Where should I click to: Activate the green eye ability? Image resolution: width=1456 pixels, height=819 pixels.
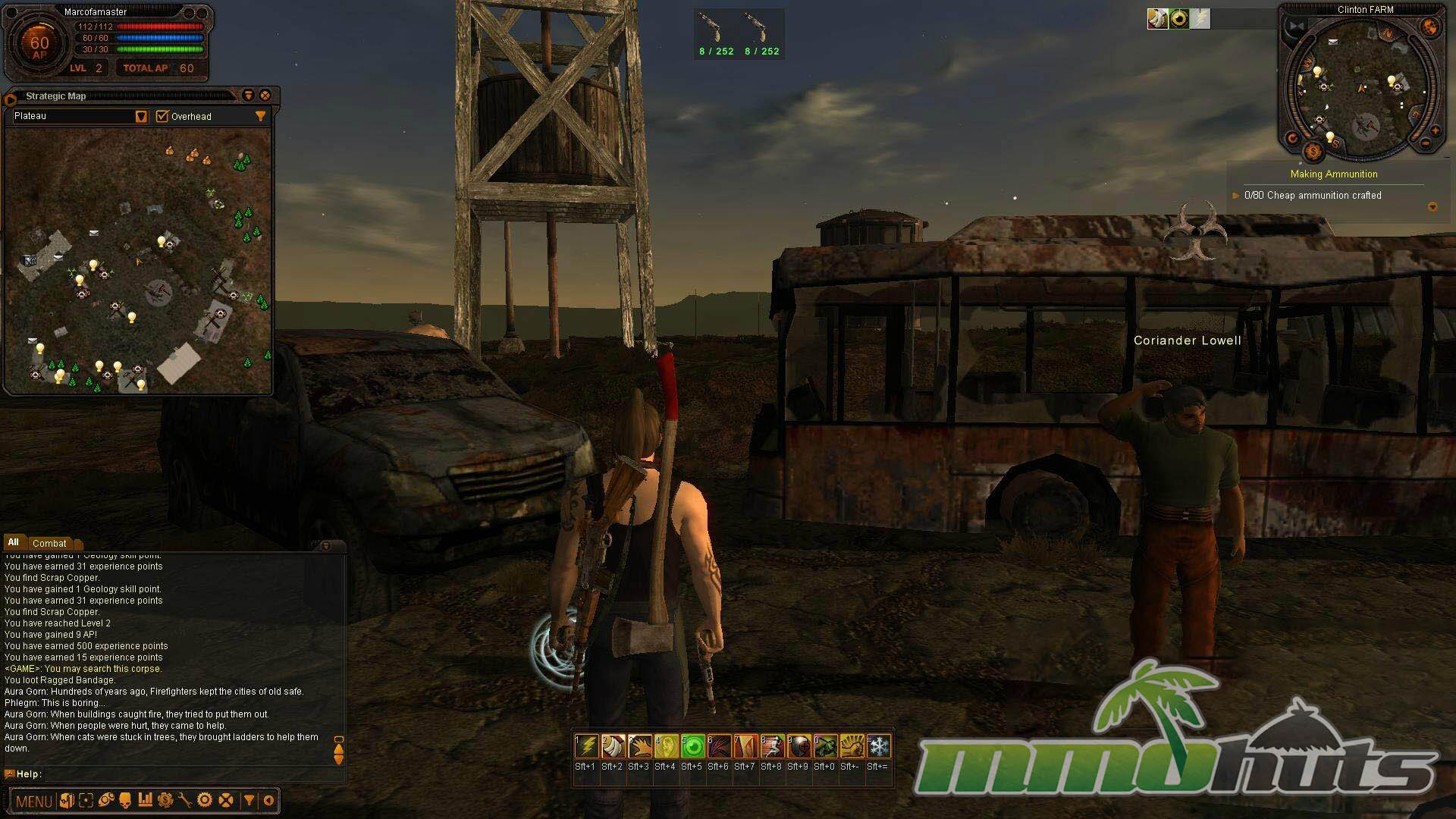coord(692,747)
